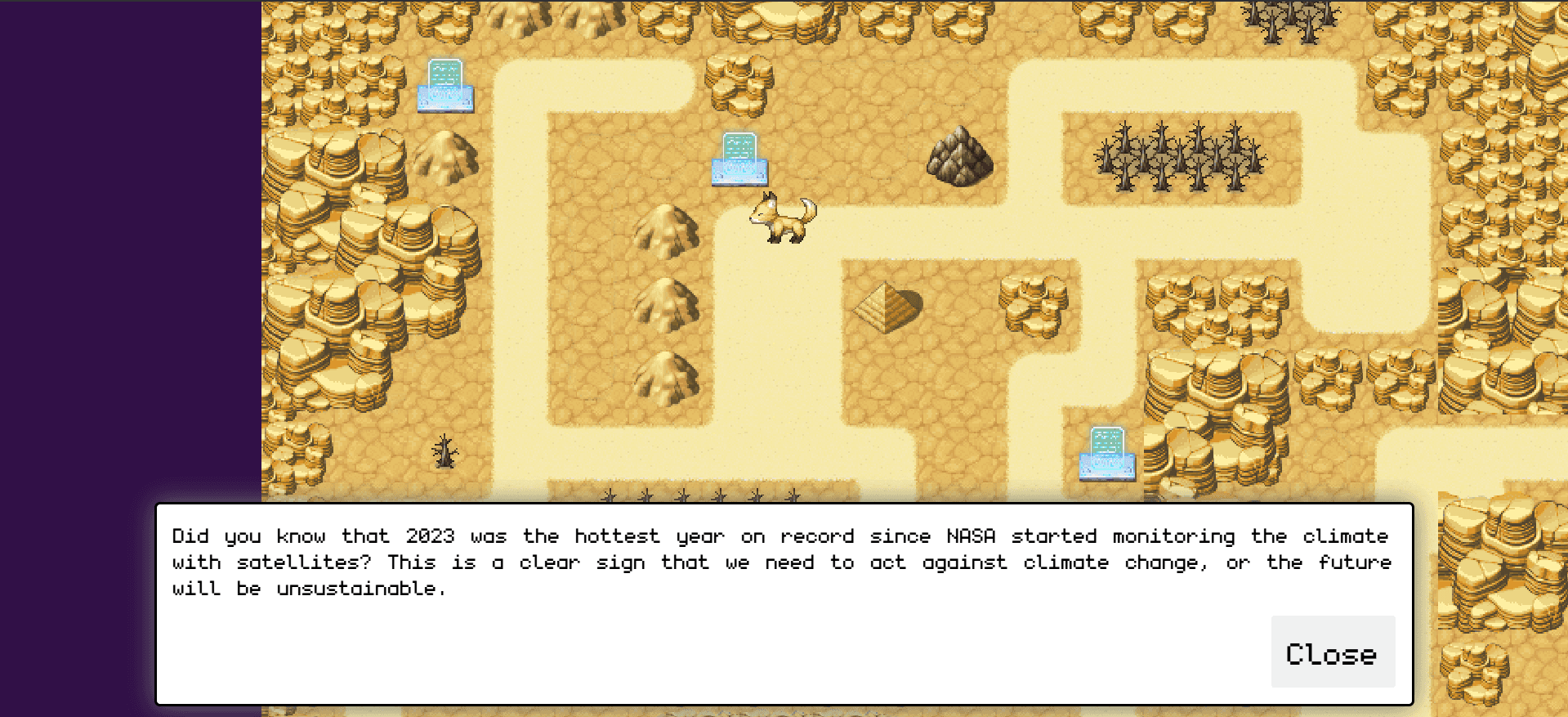
Task: Click the blue info sign near the top-left path
Action: (446, 84)
